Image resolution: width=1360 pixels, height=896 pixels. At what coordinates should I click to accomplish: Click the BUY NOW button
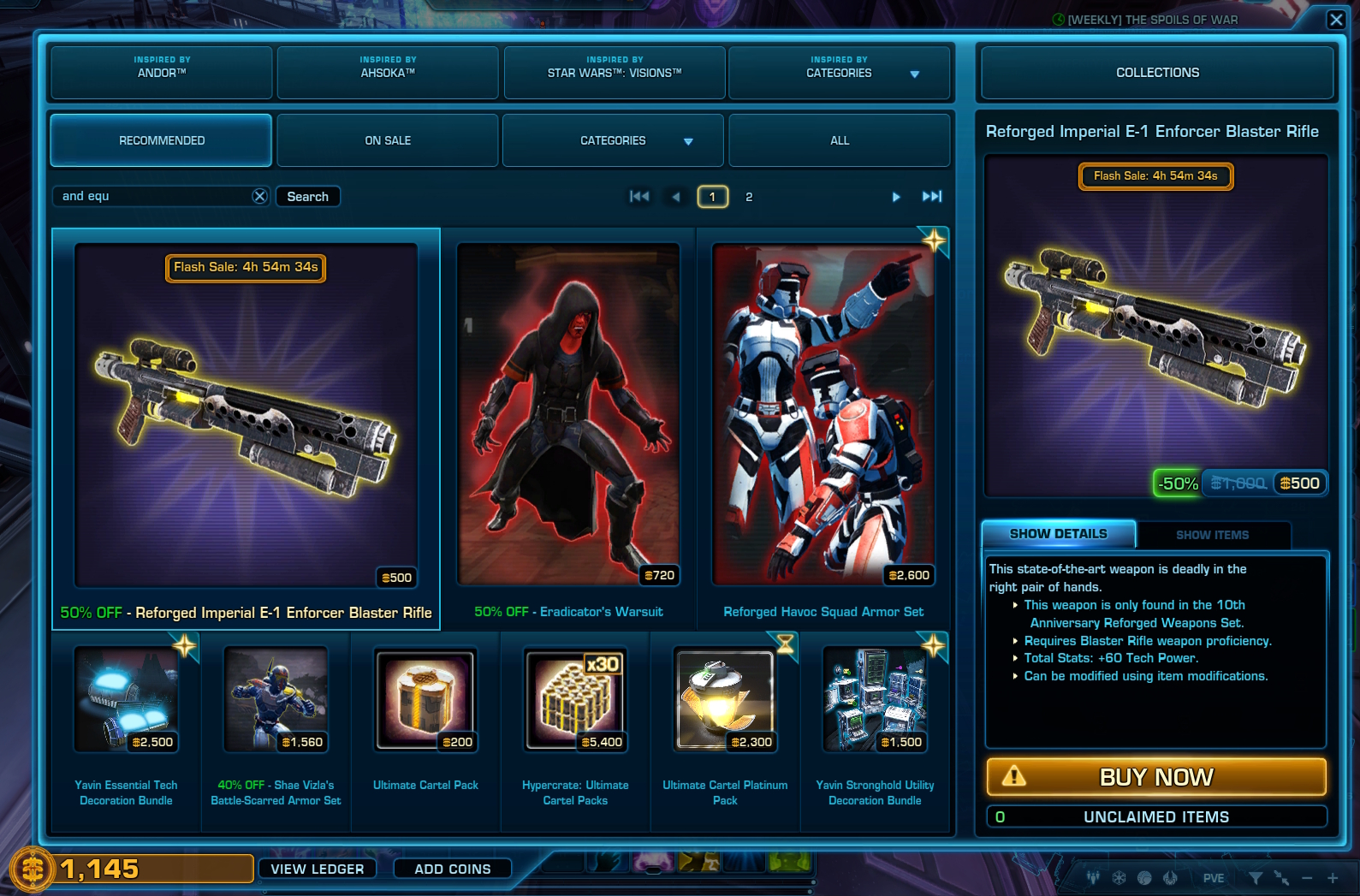point(1155,777)
